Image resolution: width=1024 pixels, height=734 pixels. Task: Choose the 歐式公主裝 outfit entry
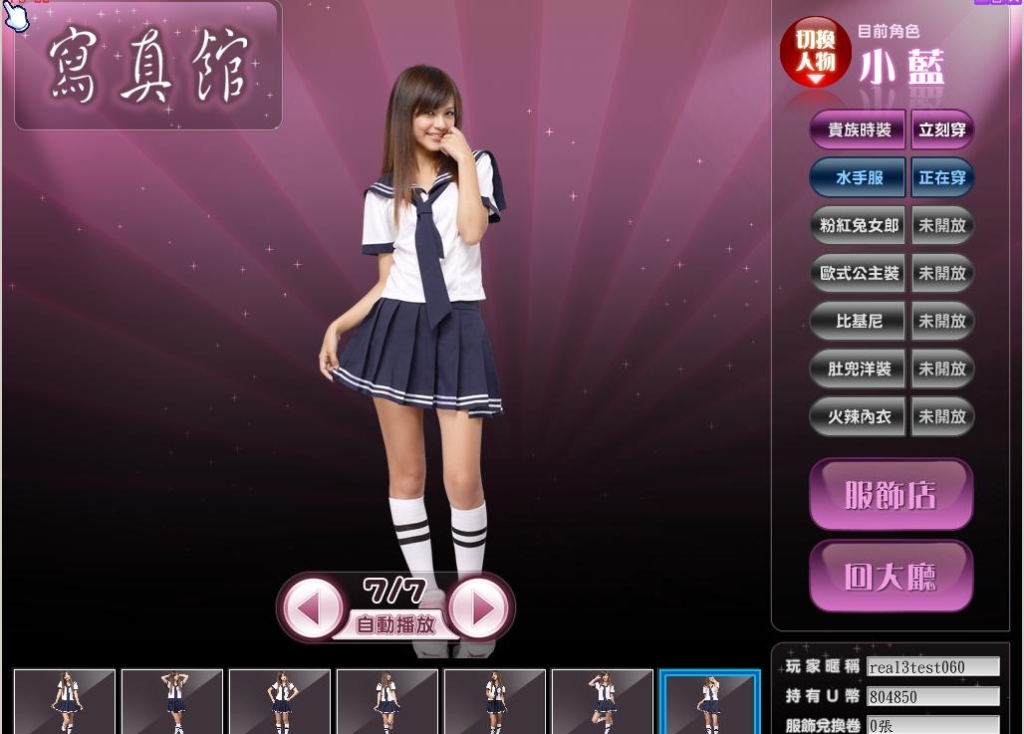858,273
